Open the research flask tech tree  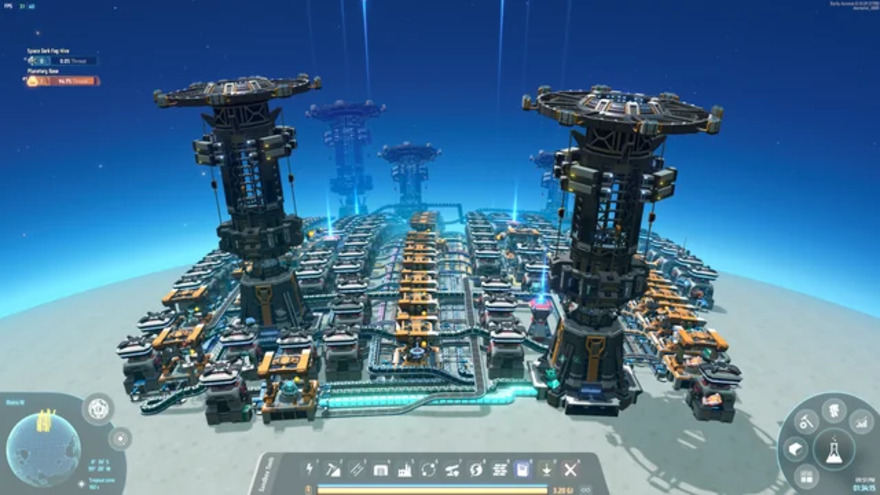point(834,450)
